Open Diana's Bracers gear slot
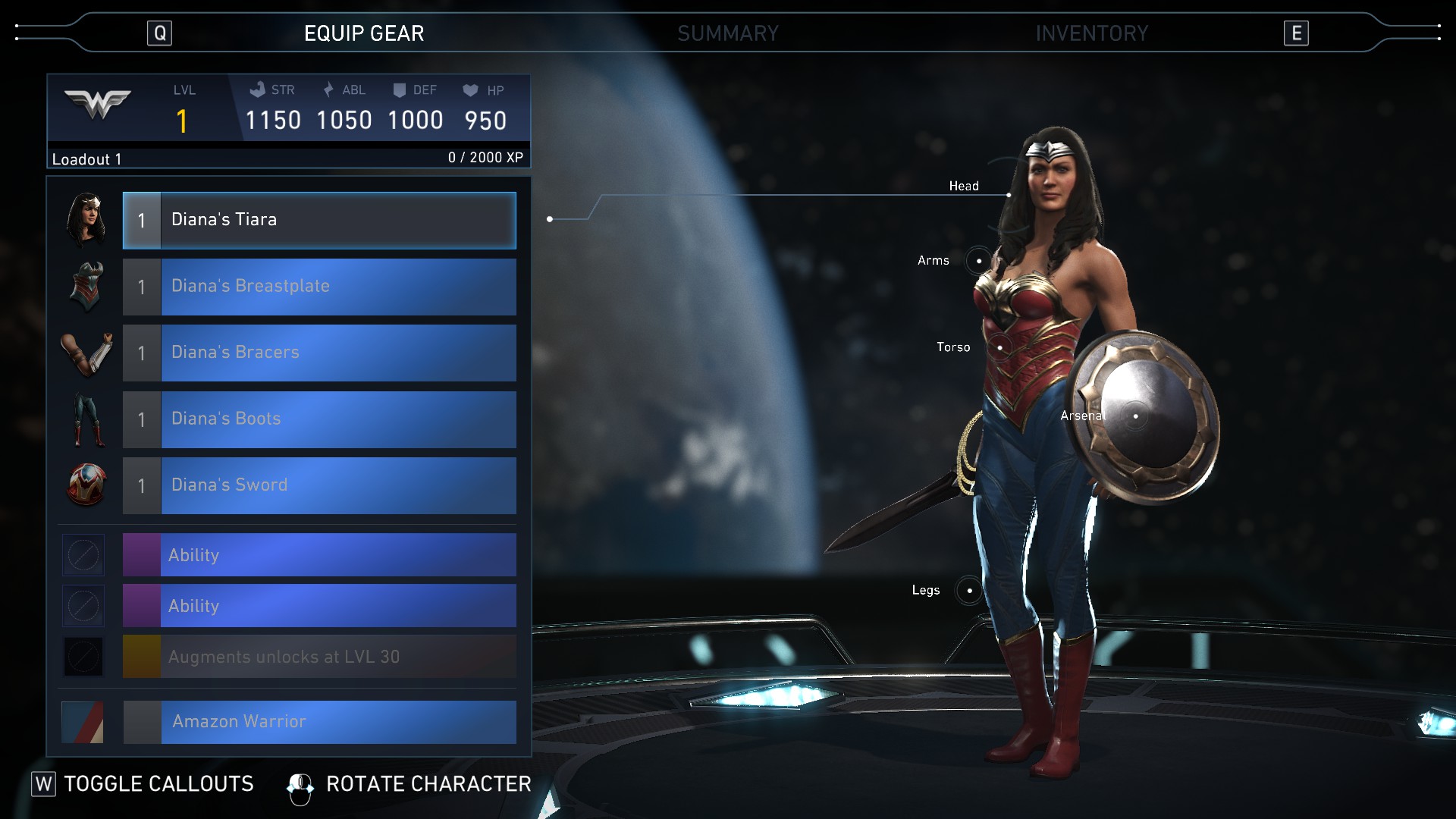 319,353
